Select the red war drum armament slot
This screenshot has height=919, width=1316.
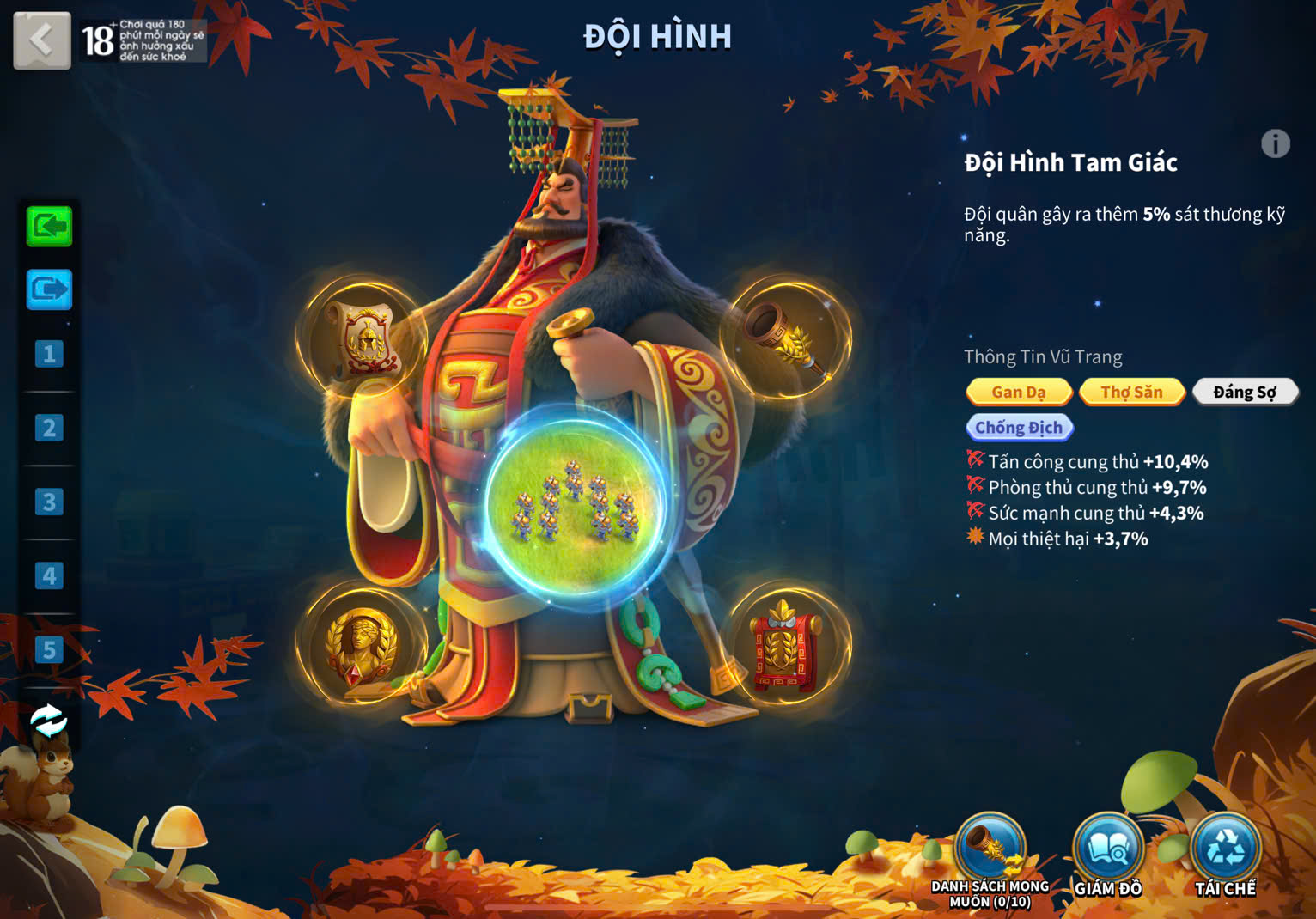click(785, 646)
